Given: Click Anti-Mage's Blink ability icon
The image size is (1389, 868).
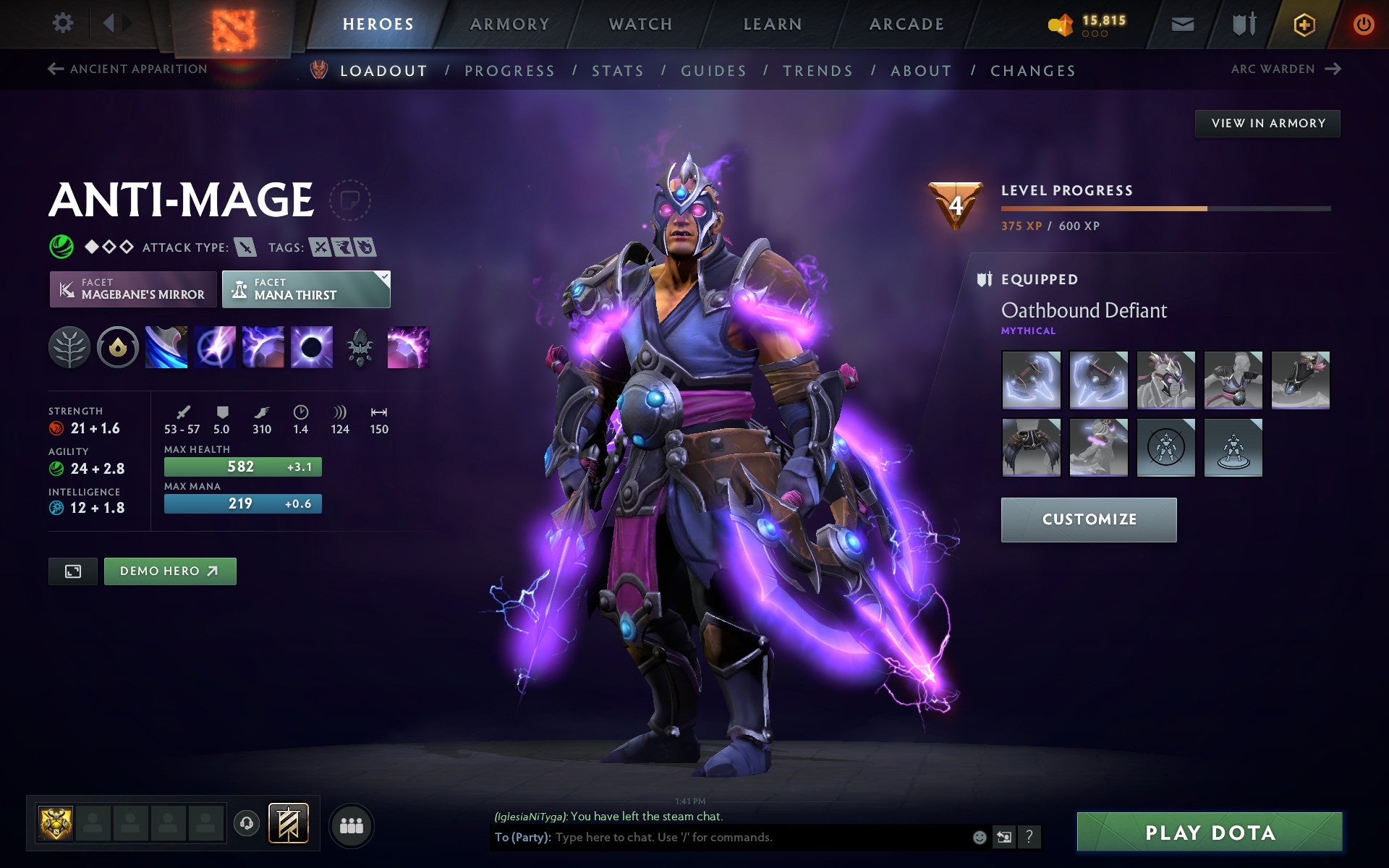Looking at the screenshot, I should point(215,347).
